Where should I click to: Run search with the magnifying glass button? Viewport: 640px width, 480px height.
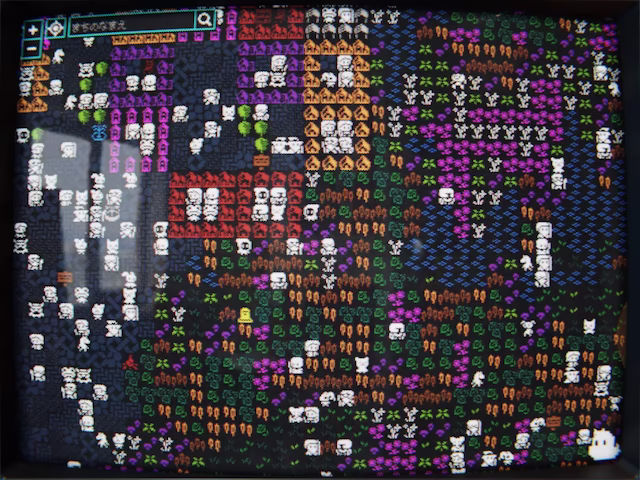click(205, 19)
